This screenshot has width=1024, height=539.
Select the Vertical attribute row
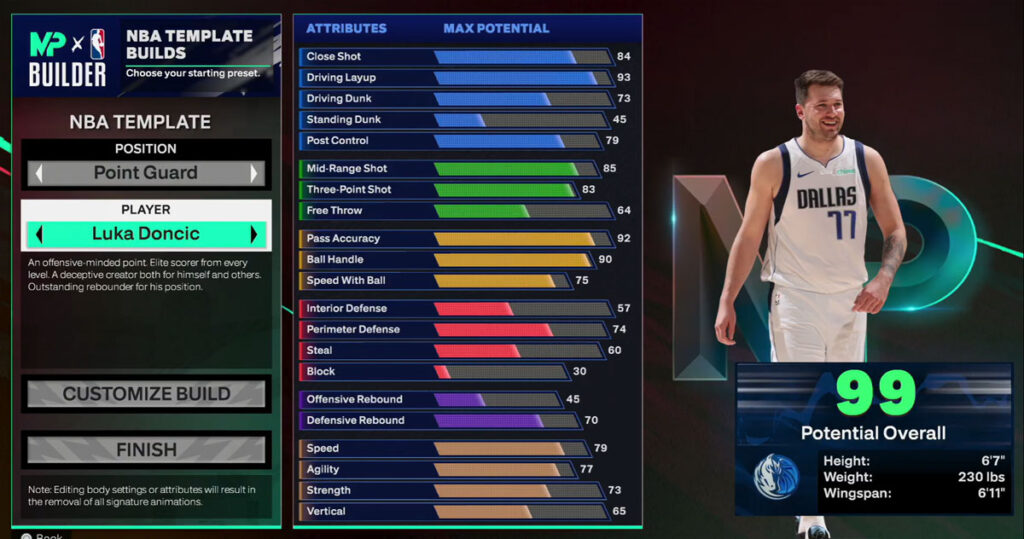click(x=455, y=512)
